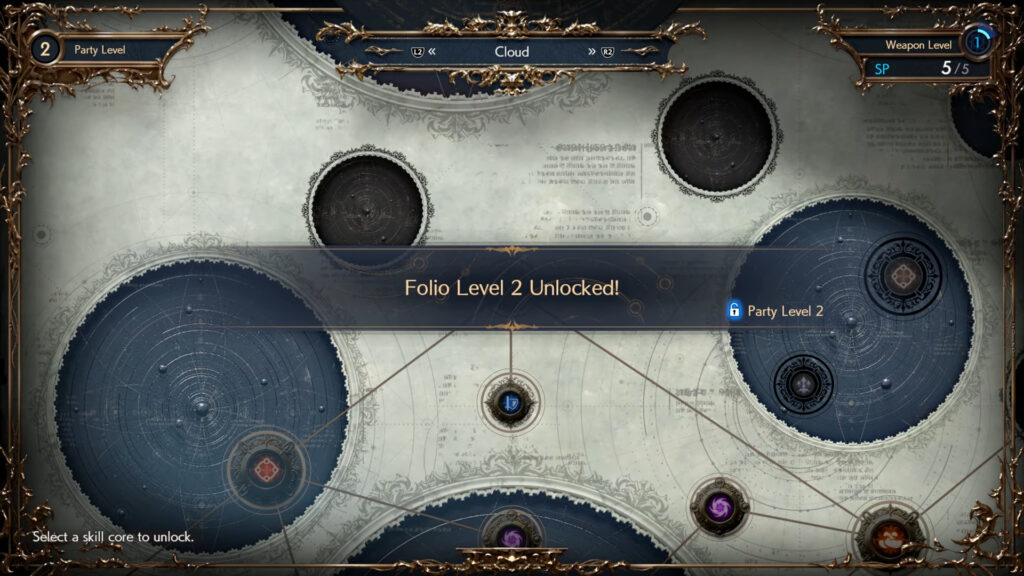Select the Cloud character tab
The height and width of the screenshot is (576, 1024).
coord(512,51)
